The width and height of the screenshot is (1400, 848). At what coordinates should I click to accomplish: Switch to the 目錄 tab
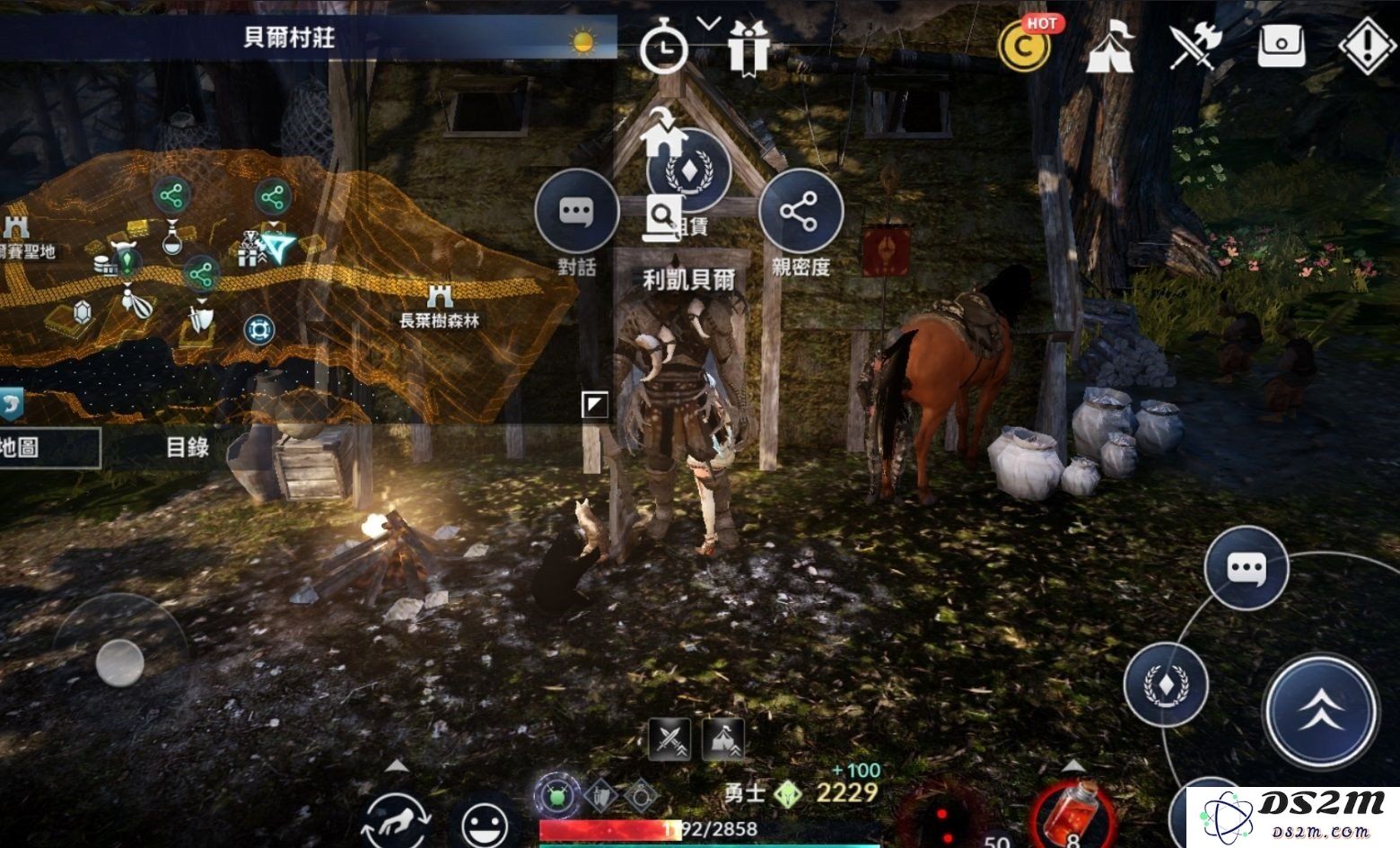(188, 447)
